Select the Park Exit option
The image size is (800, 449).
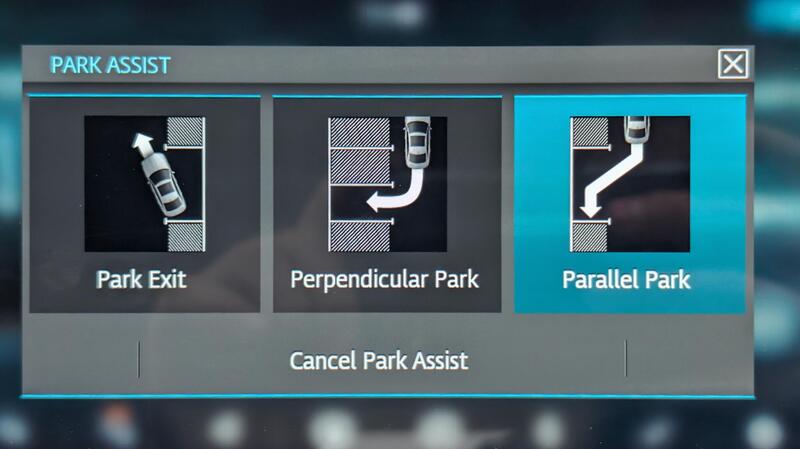point(144,205)
